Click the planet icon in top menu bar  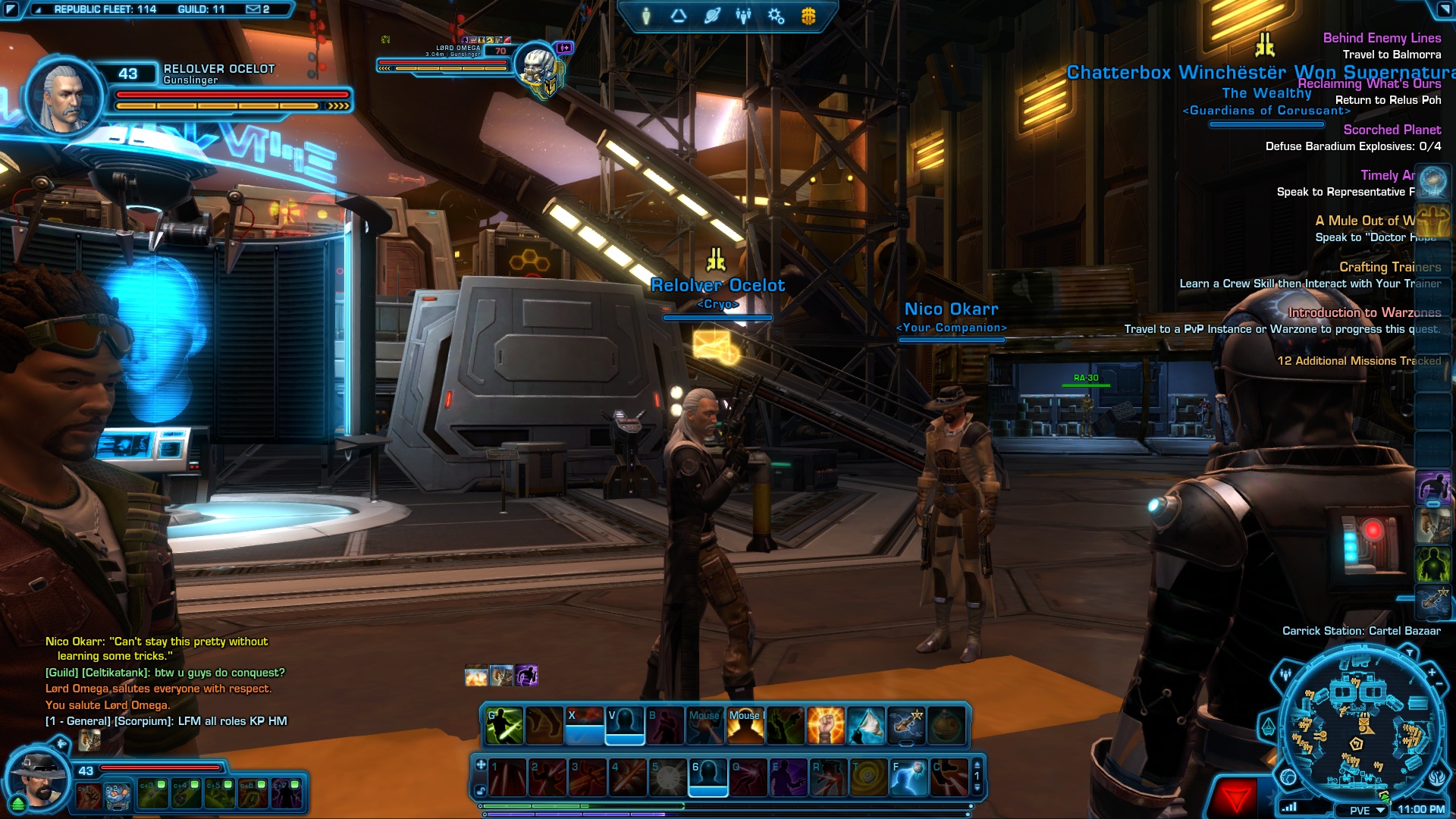tap(711, 16)
